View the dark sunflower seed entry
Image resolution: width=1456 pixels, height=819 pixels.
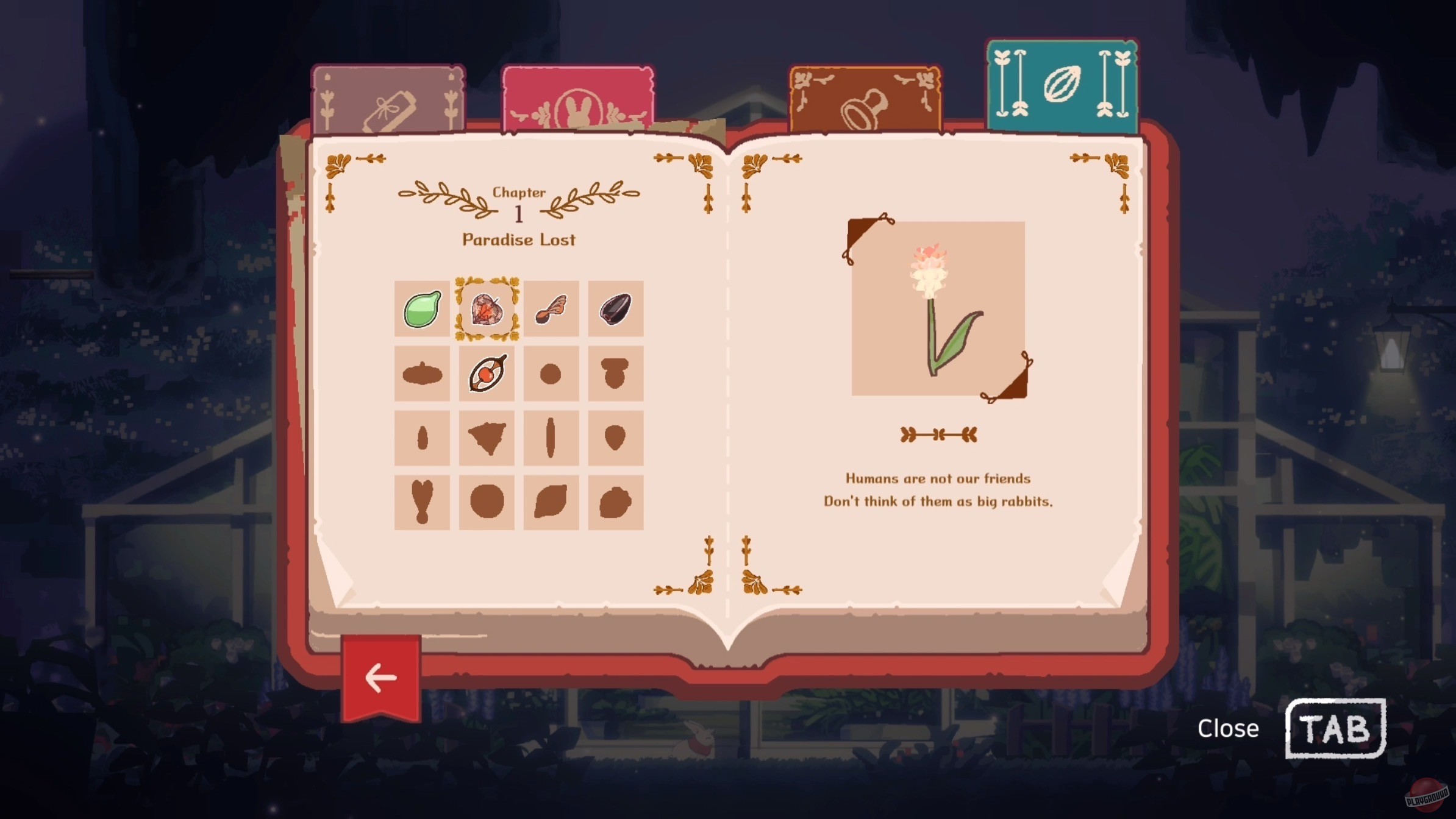[x=616, y=310]
